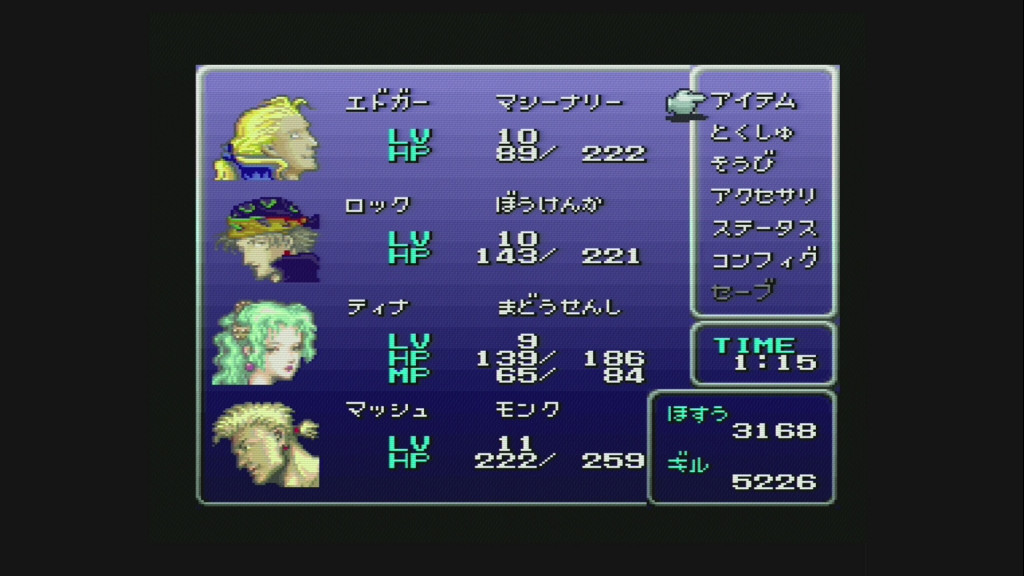Viewport: 1024px width, 576px height.
Task: Select party member ロック (Locke)
Action: point(268,239)
